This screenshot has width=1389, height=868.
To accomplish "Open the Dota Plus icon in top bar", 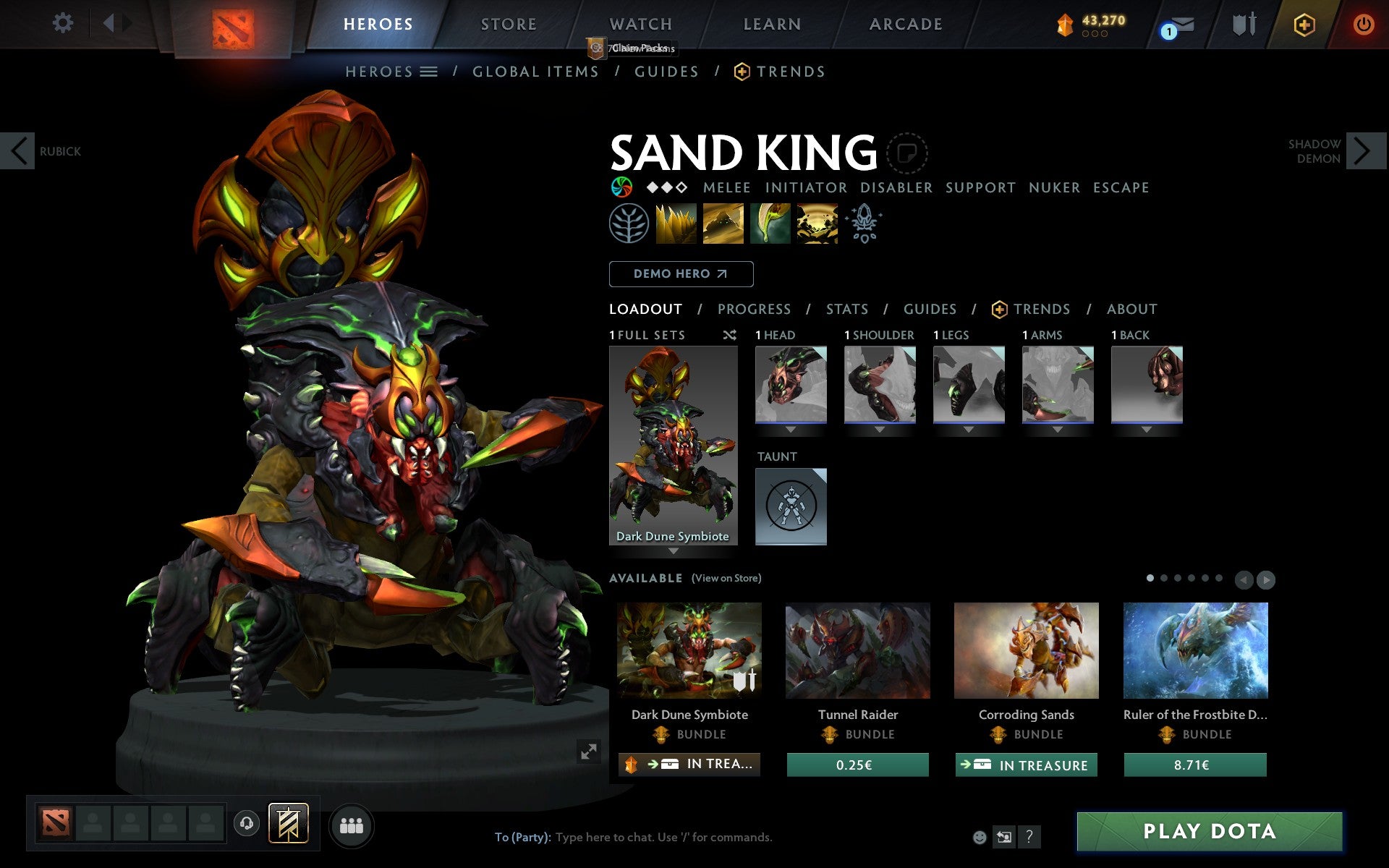I will tap(1304, 24).
